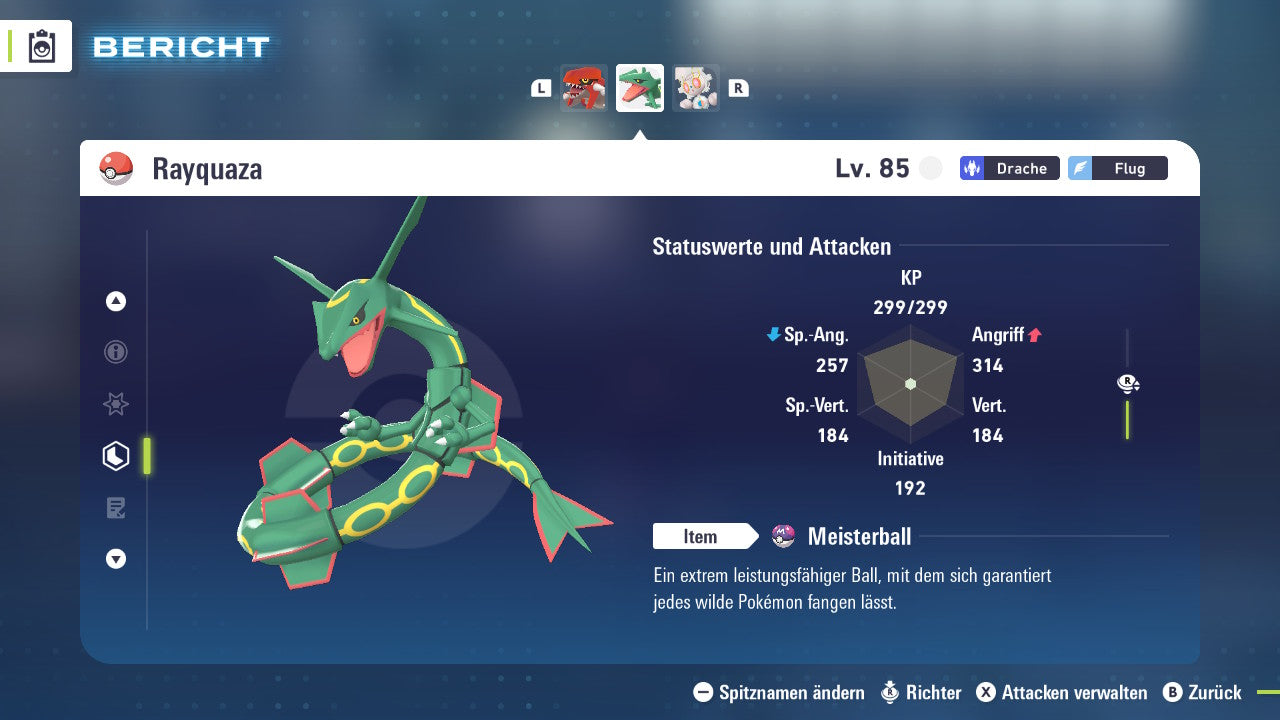Select the stats hexagon page tab
The height and width of the screenshot is (720, 1280).
point(116,456)
